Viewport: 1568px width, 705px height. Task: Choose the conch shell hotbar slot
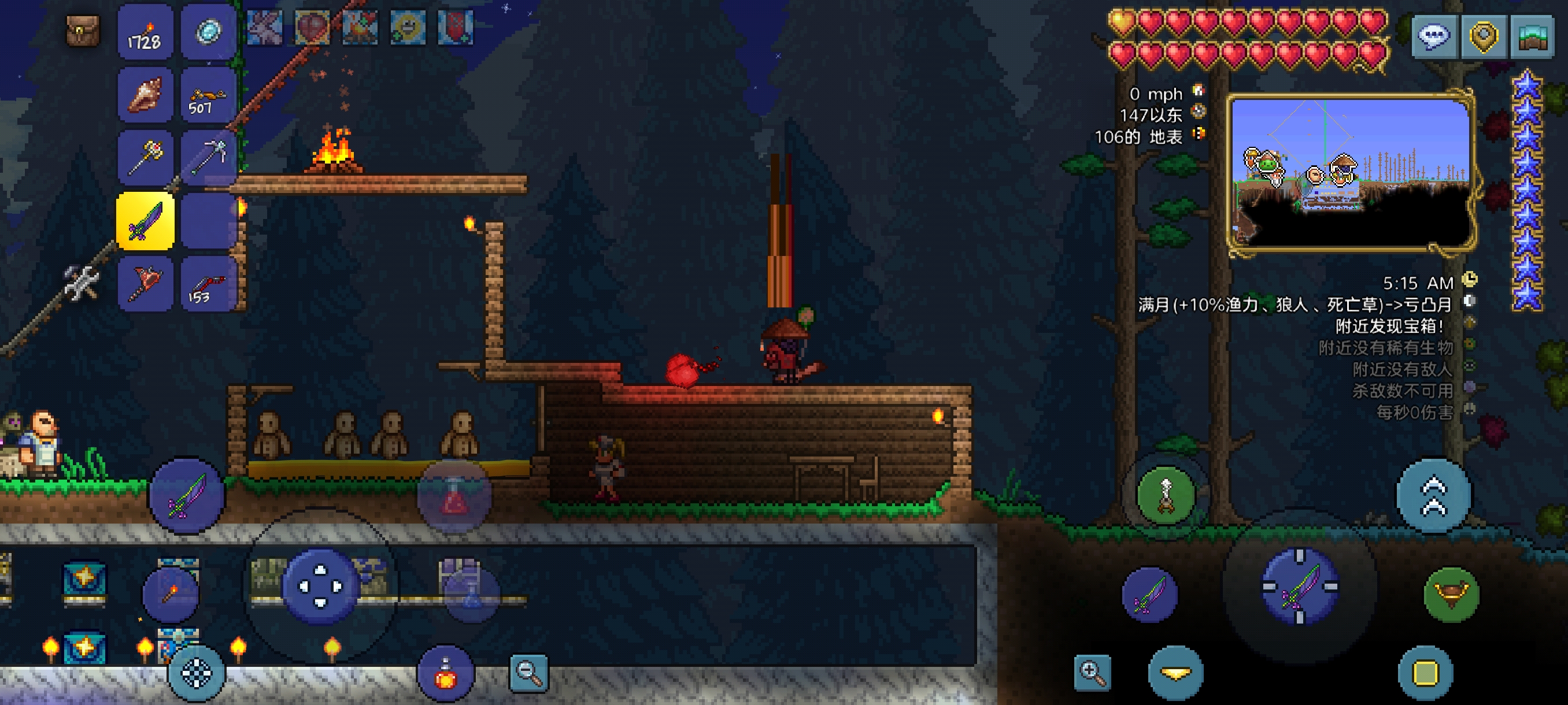click(x=145, y=96)
